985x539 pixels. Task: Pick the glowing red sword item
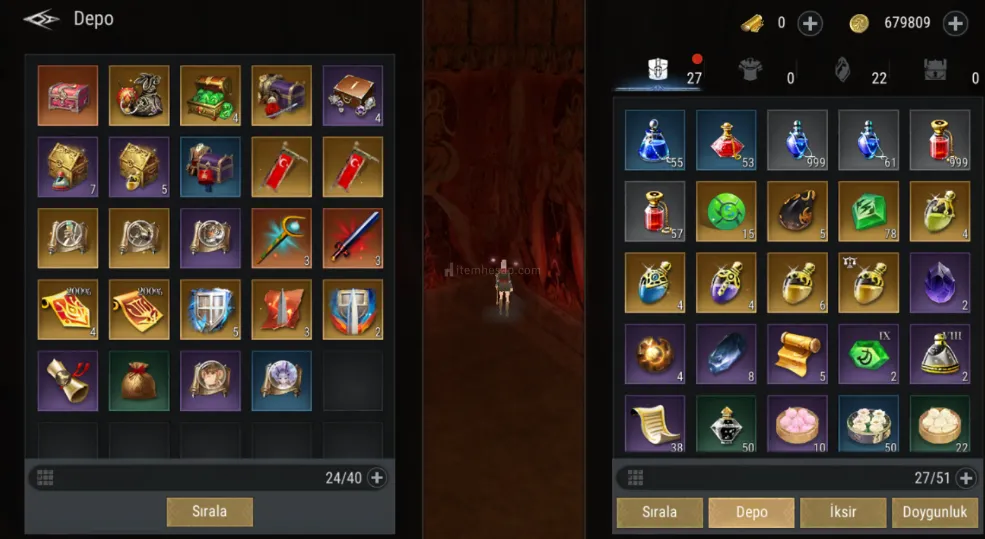point(352,238)
